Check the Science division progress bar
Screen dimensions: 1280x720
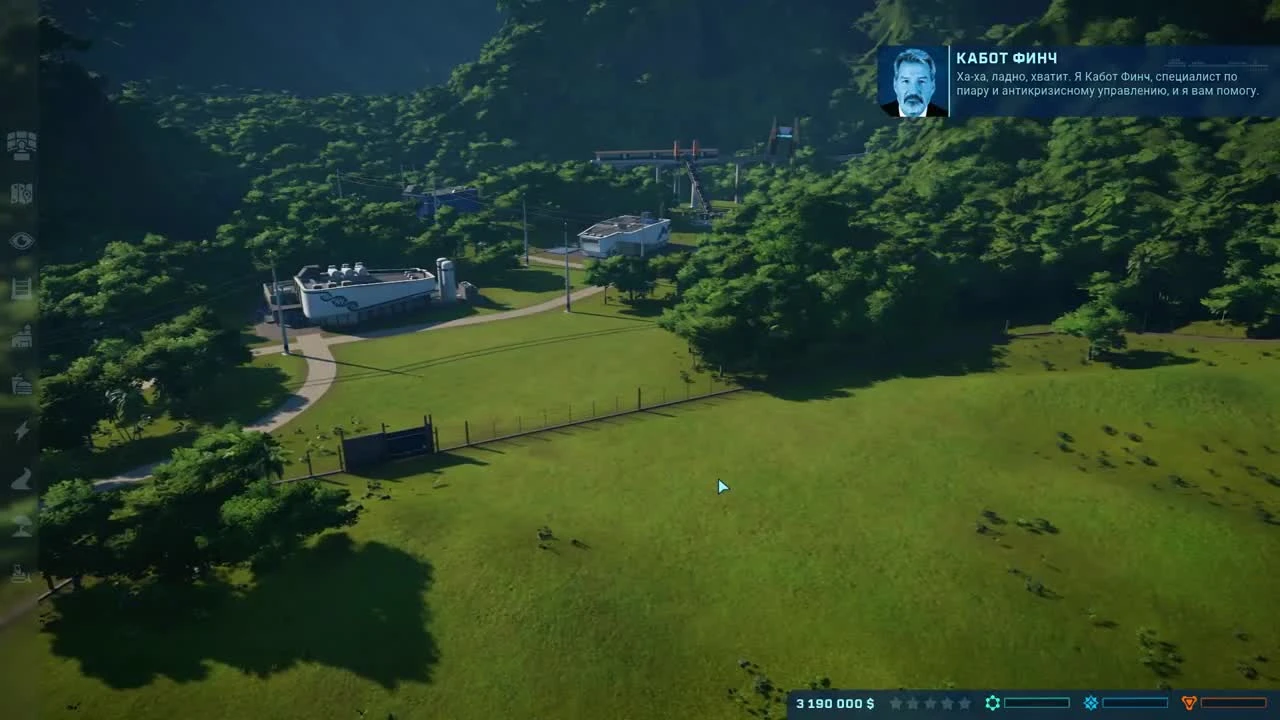click(1037, 702)
